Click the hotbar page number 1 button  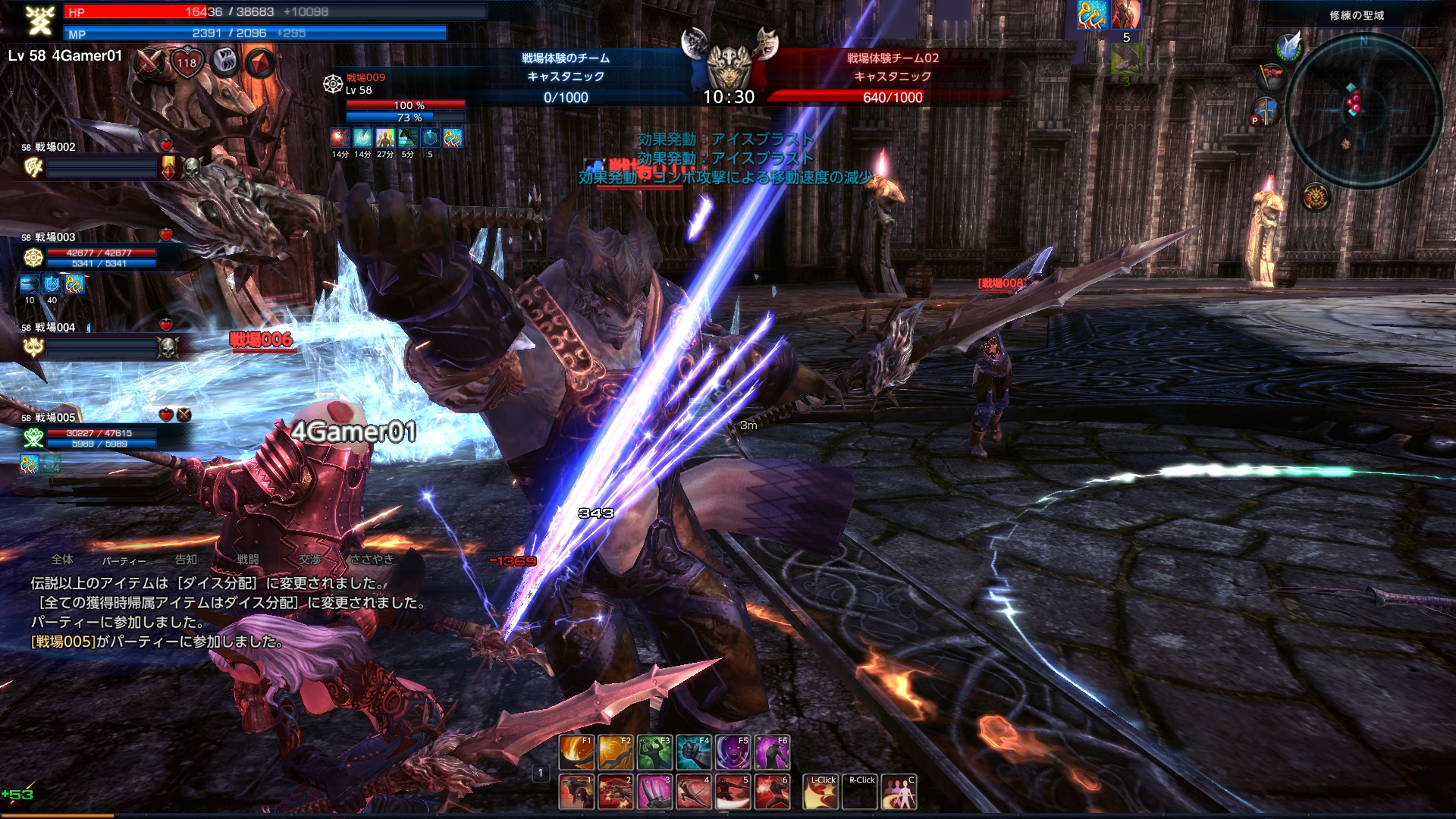tap(540, 773)
